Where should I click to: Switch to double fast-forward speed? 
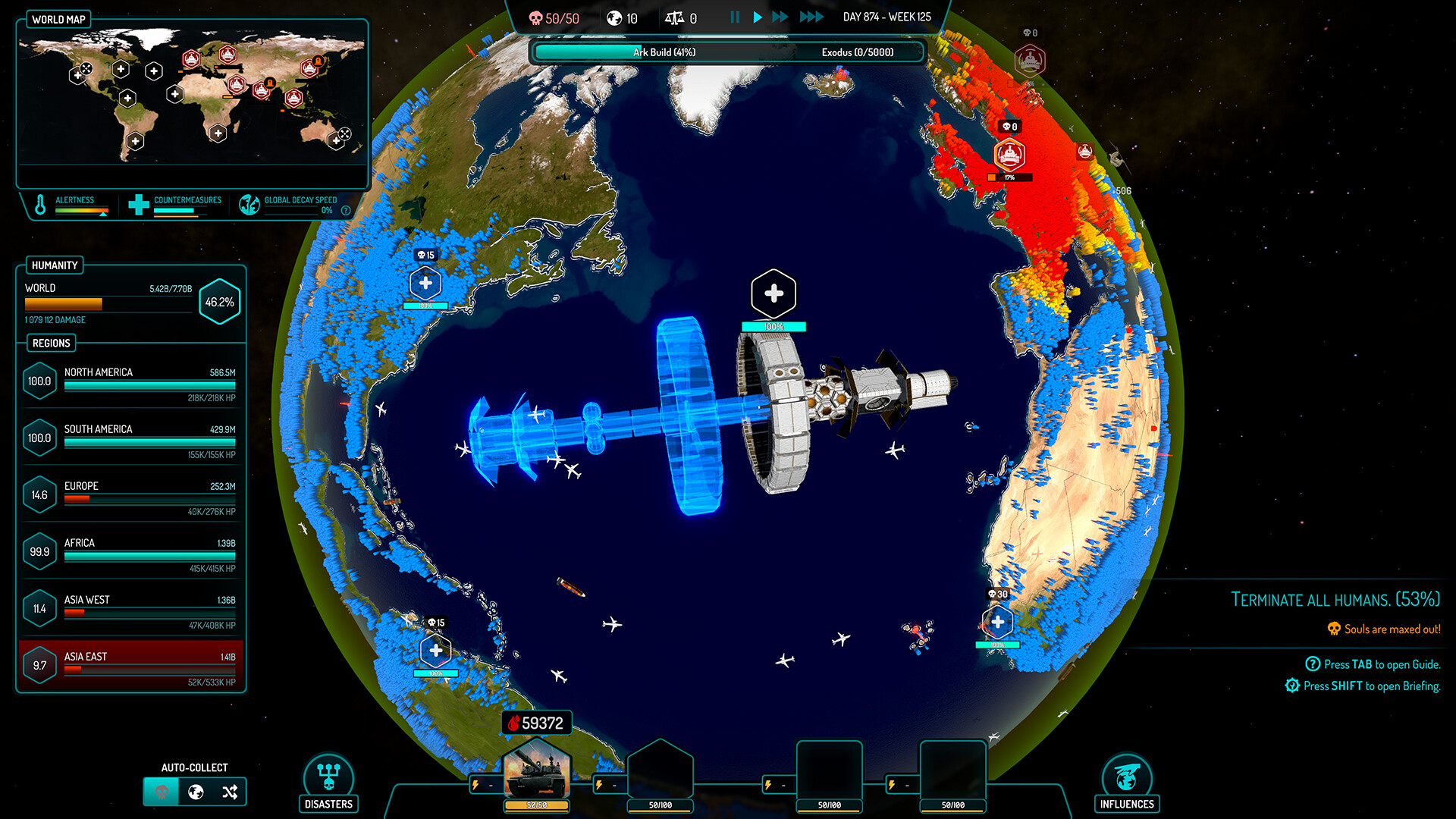tap(780, 17)
